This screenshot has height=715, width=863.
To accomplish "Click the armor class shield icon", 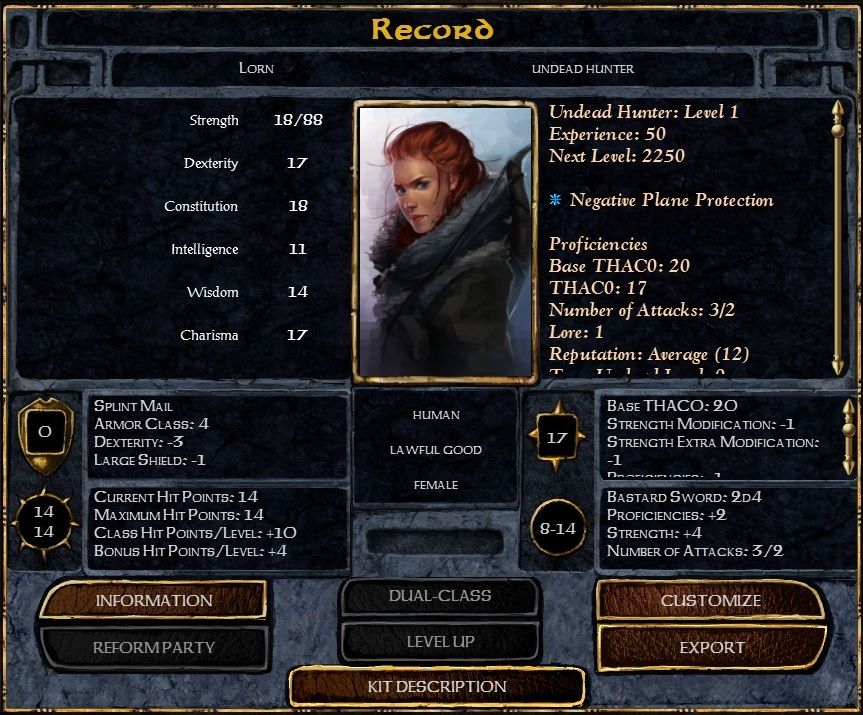I will point(44,435).
